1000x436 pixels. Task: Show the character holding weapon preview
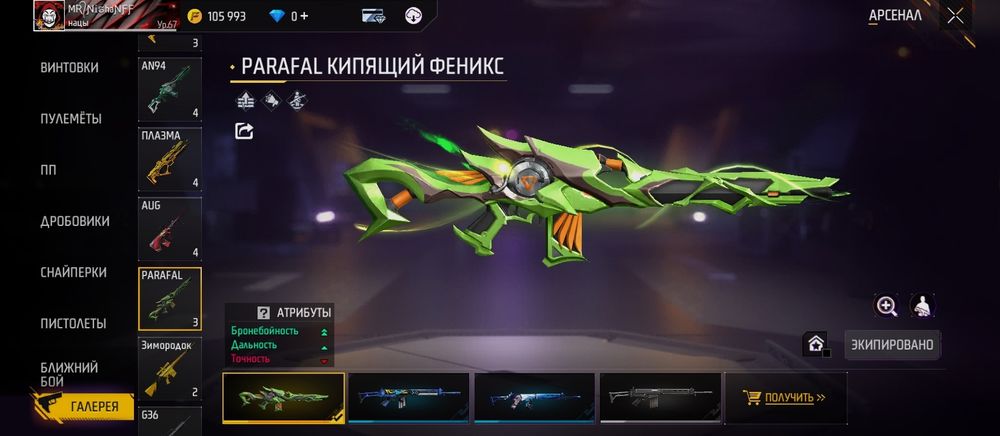[x=924, y=306]
